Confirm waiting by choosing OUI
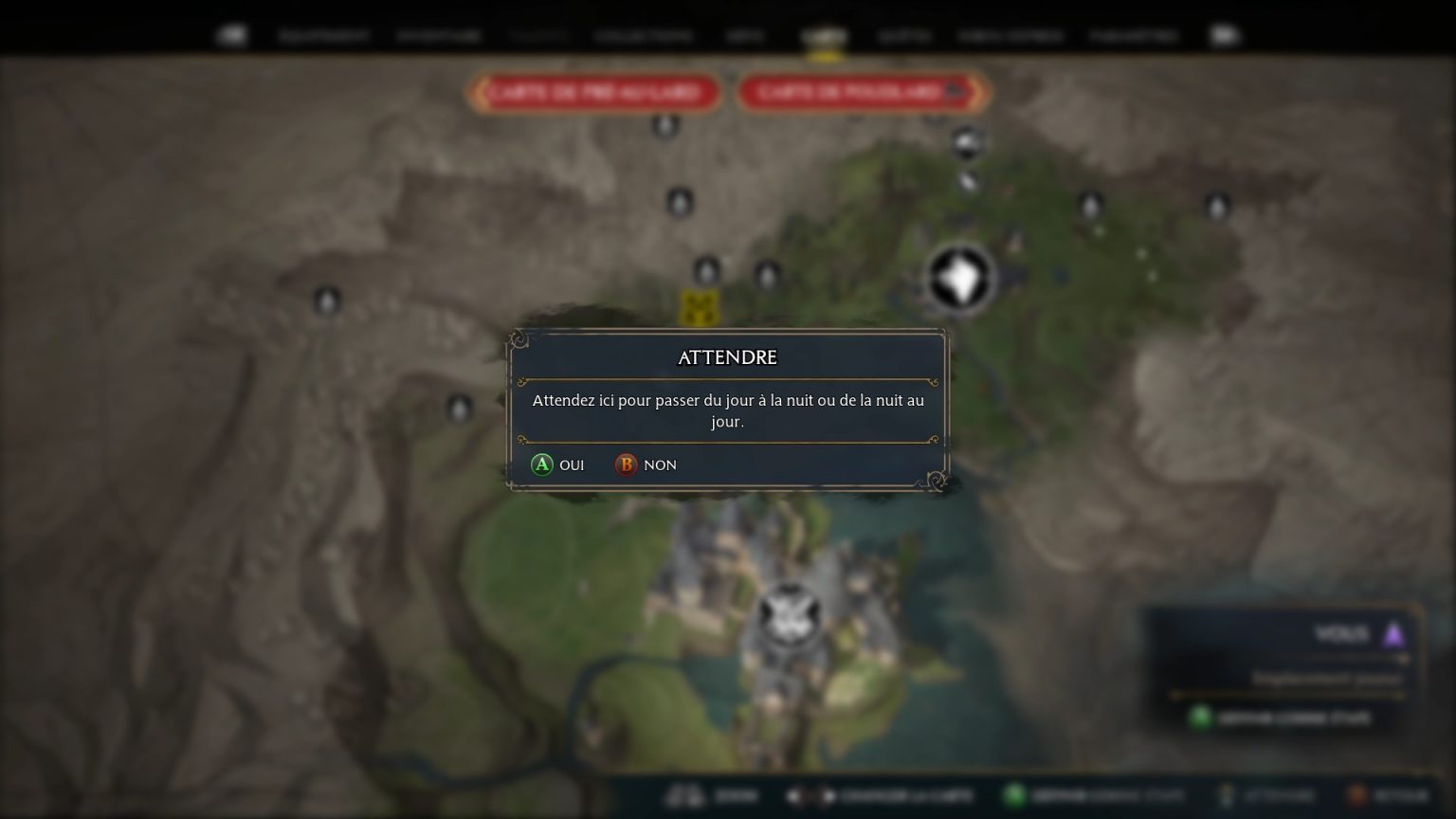This screenshot has width=1456, height=819. click(570, 464)
